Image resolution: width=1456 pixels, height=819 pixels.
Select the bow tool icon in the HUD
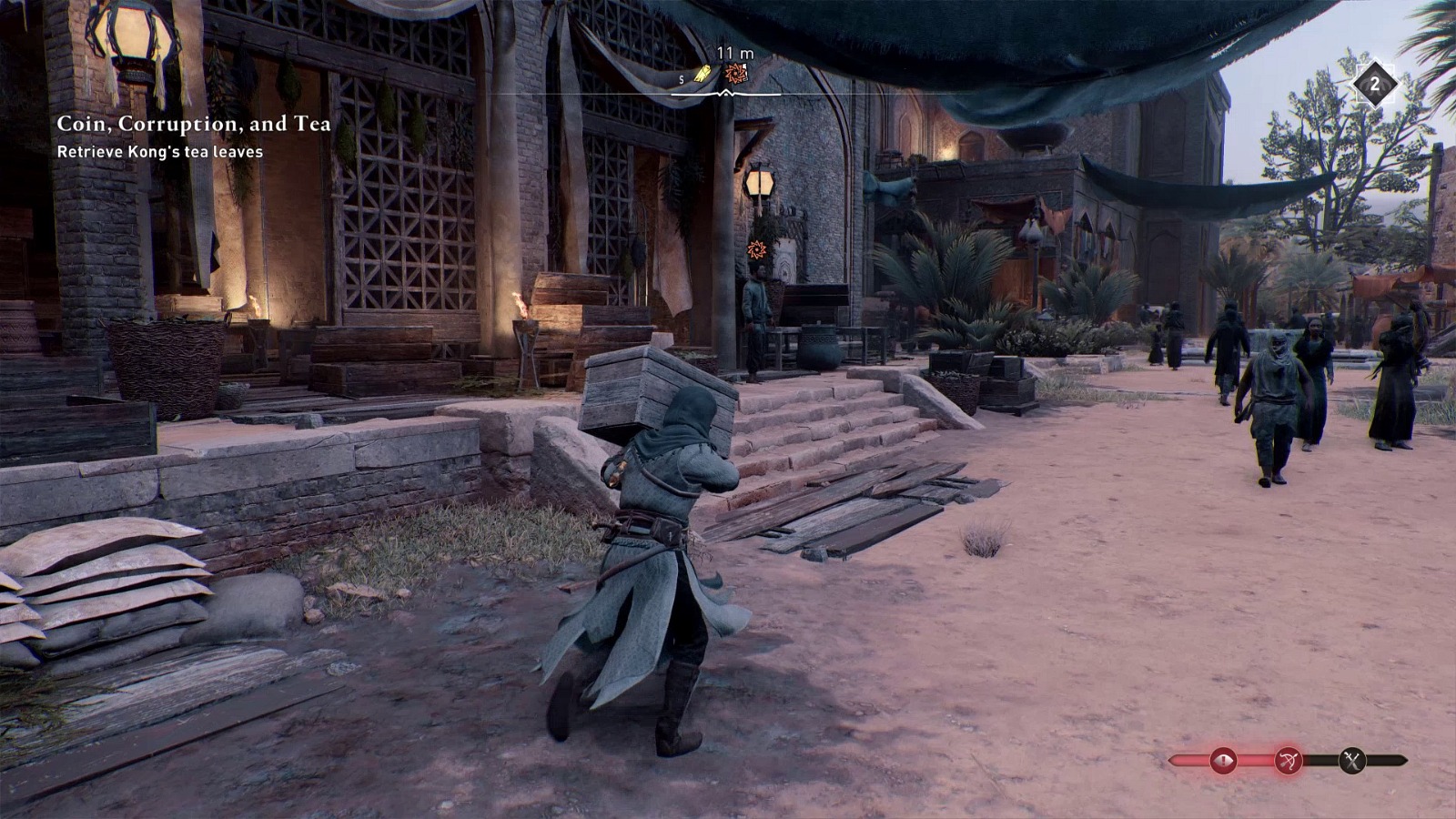click(x=1289, y=759)
